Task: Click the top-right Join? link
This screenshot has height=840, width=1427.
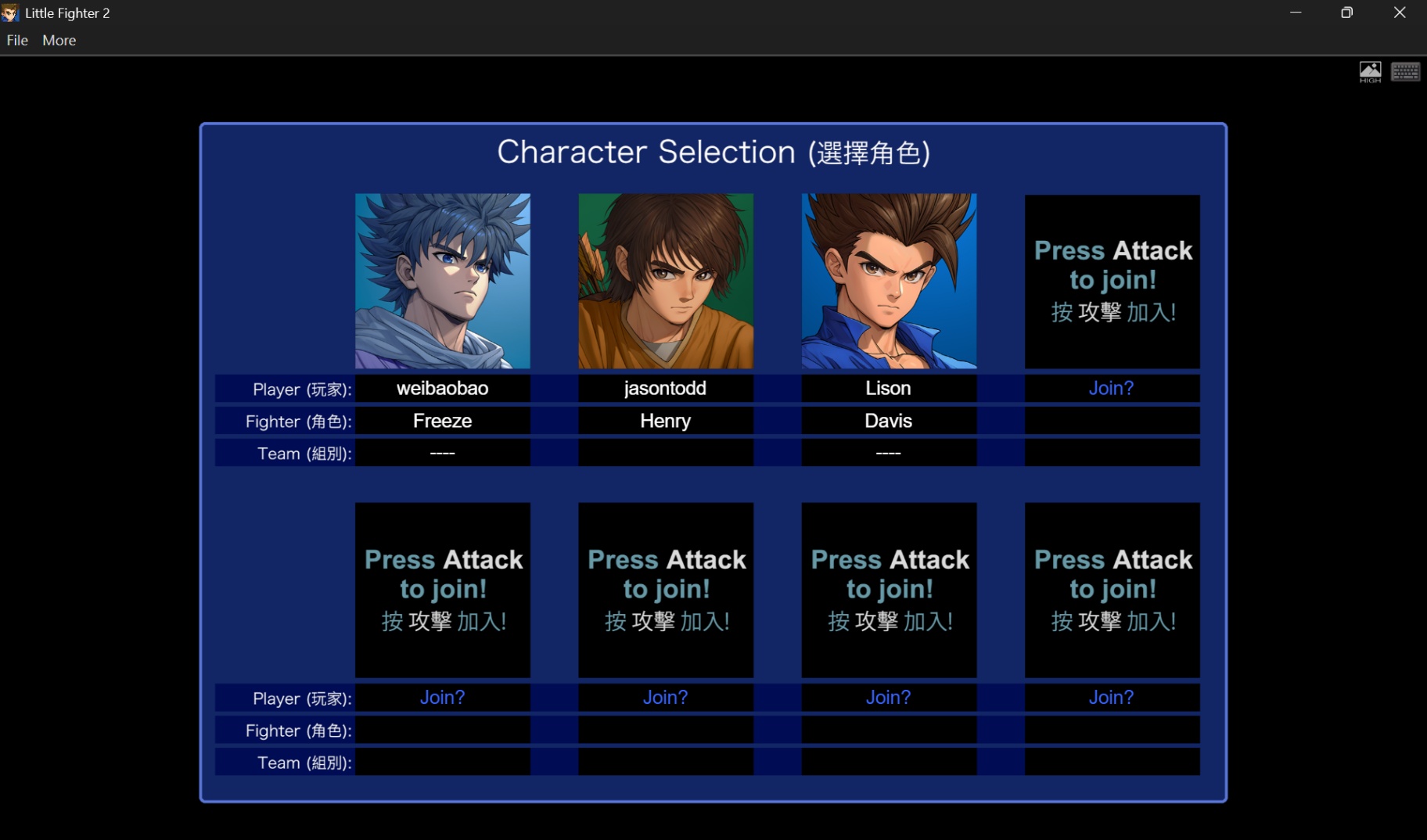Action: (x=1111, y=387)
